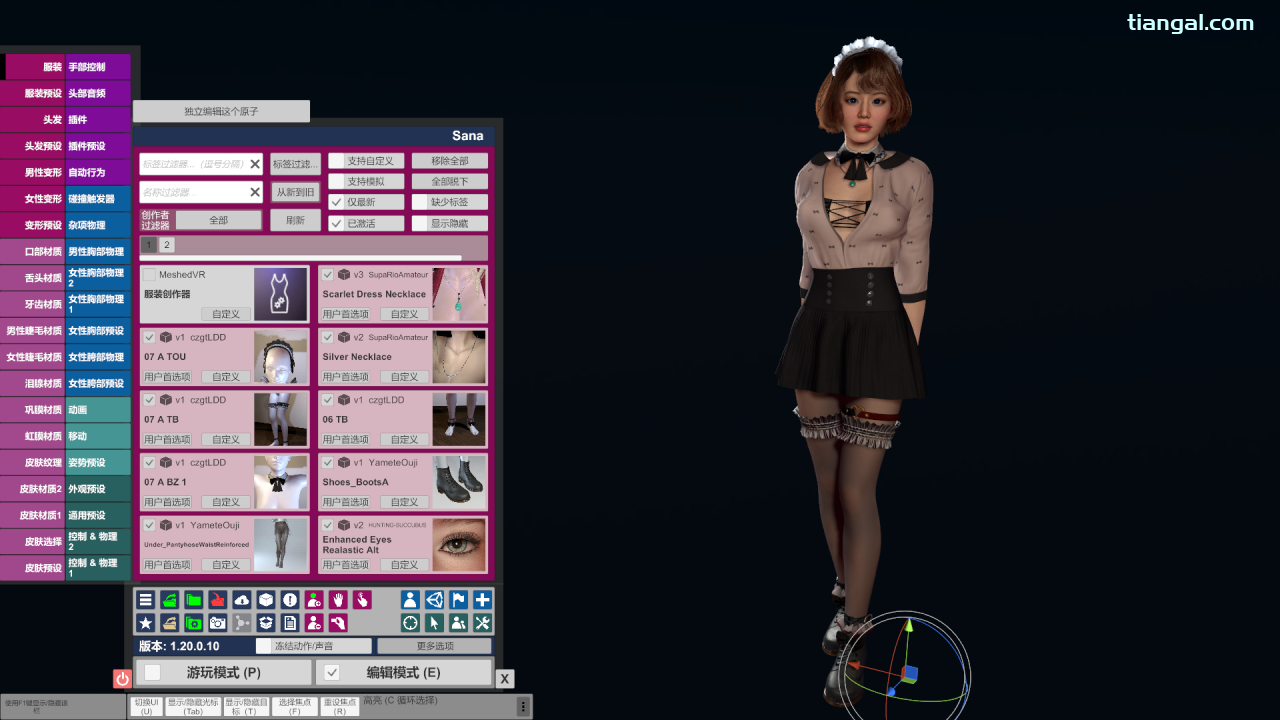Viewport: 1280px width, 720px height.
Task: Open the 创作者过滤器 全部 dropdown
Action: [219, 219]
